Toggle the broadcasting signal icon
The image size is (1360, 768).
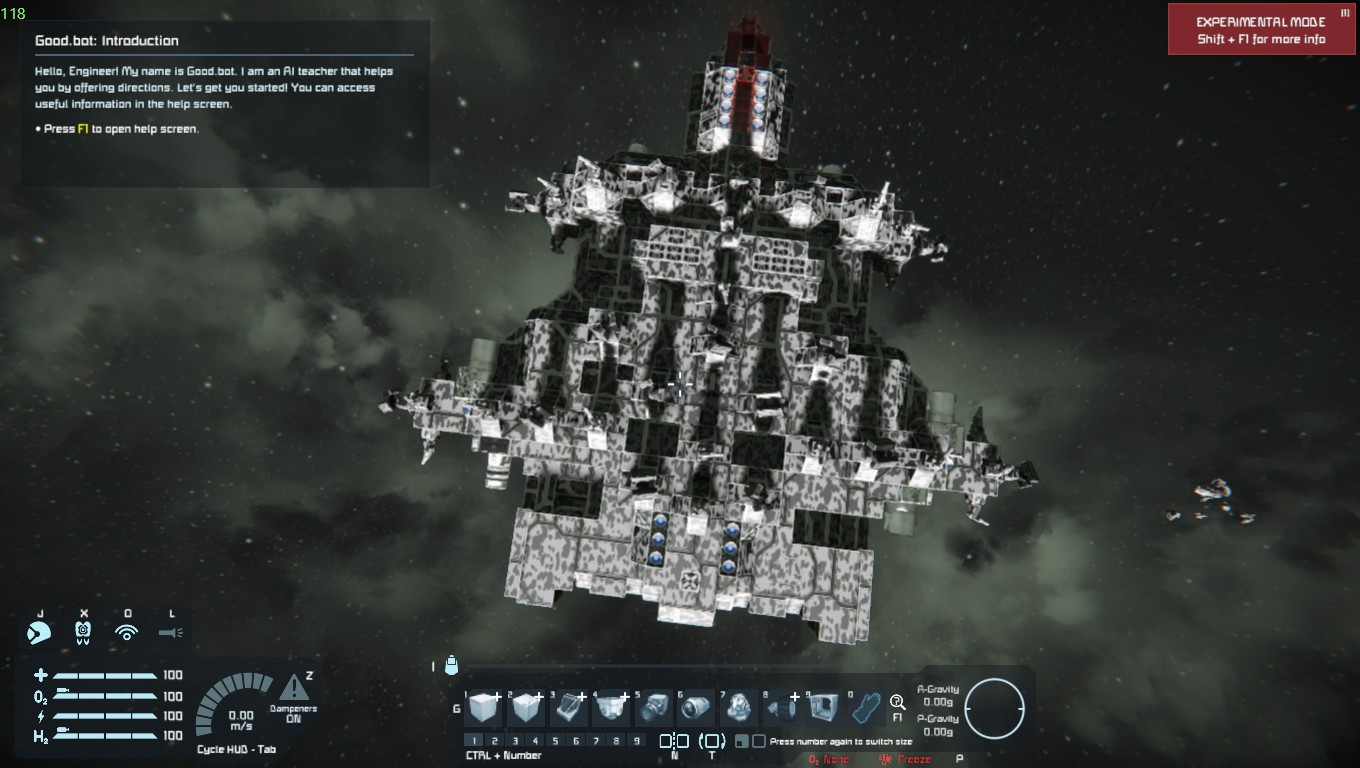pyautogui.click(x=126, y=632)
